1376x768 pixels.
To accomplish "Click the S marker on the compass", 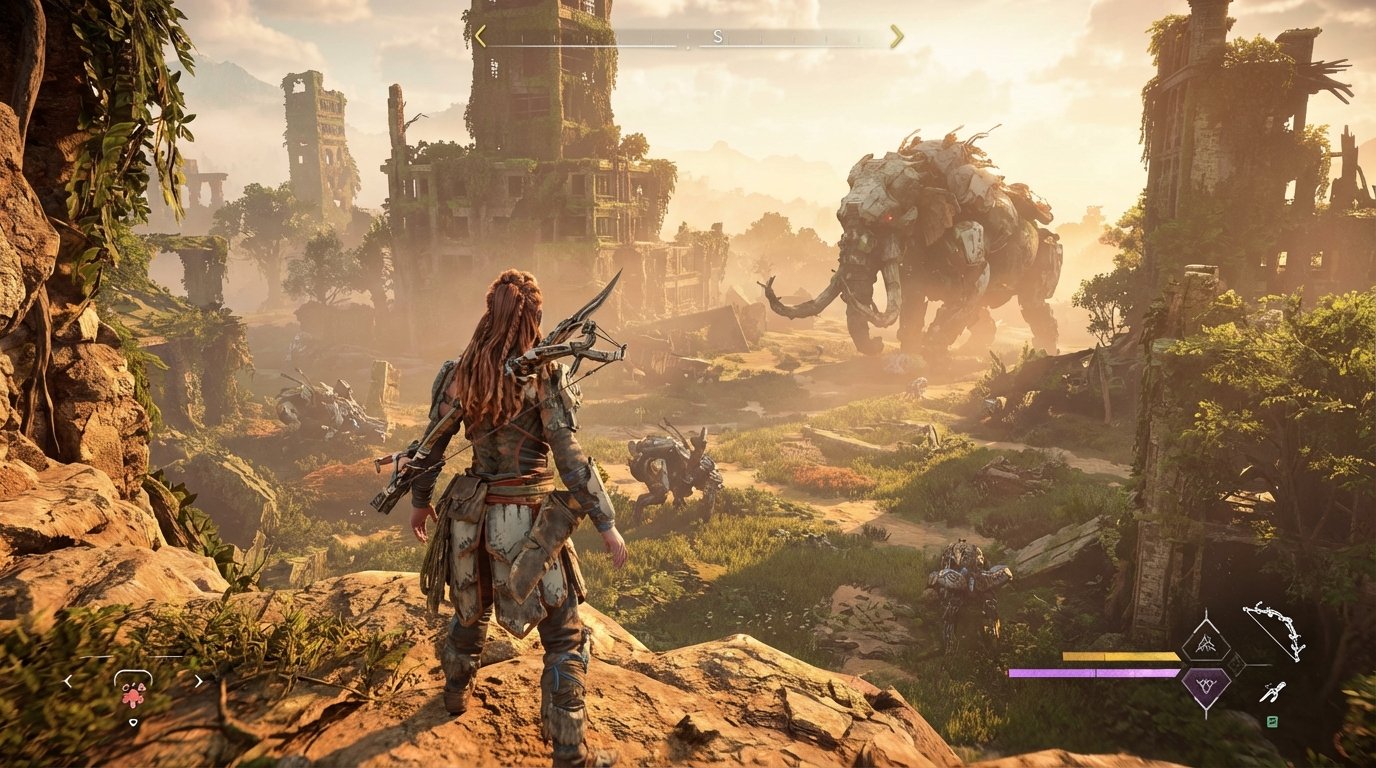I will (716, 37).
